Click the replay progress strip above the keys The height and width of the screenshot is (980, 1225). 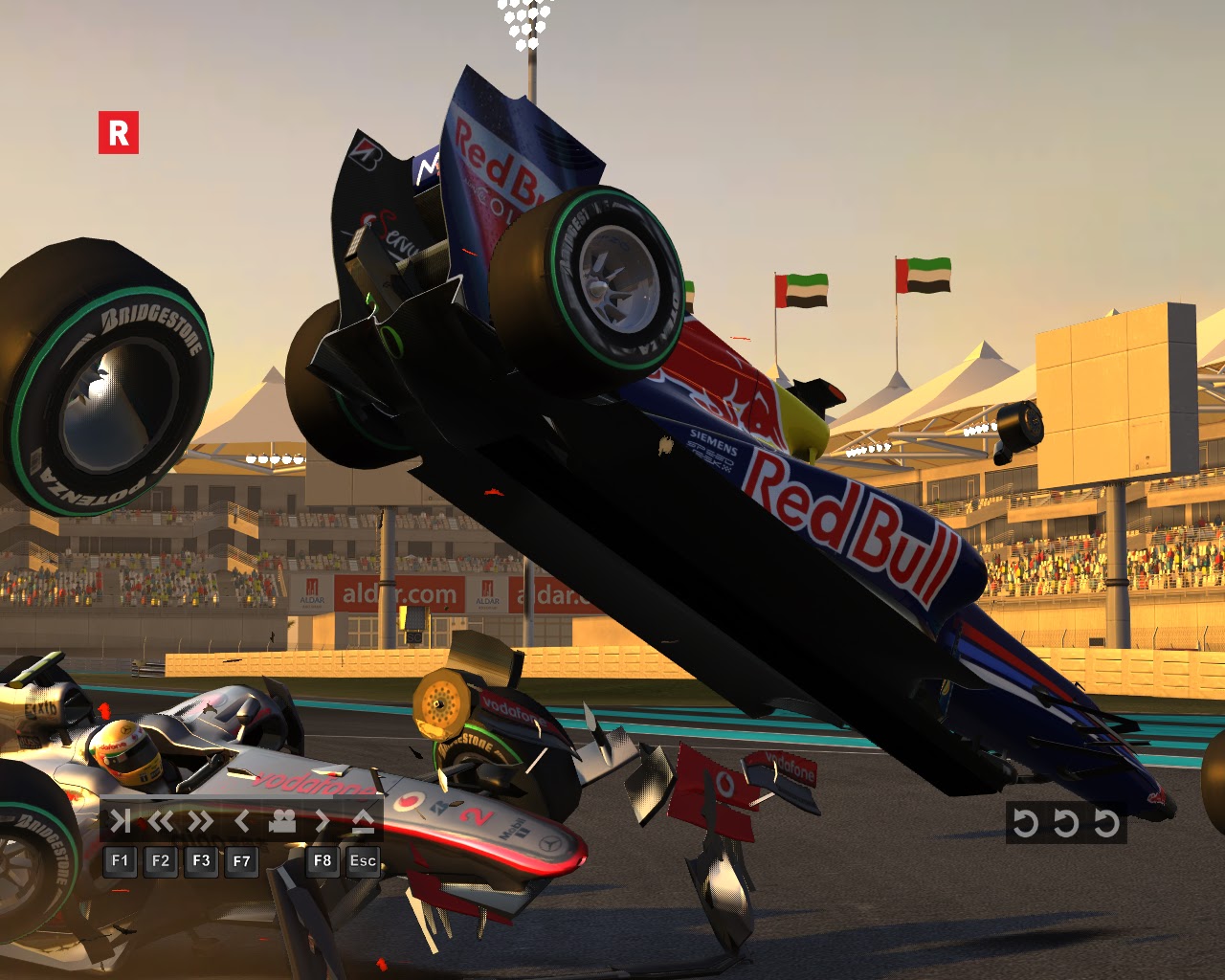[x=239, y=797]
